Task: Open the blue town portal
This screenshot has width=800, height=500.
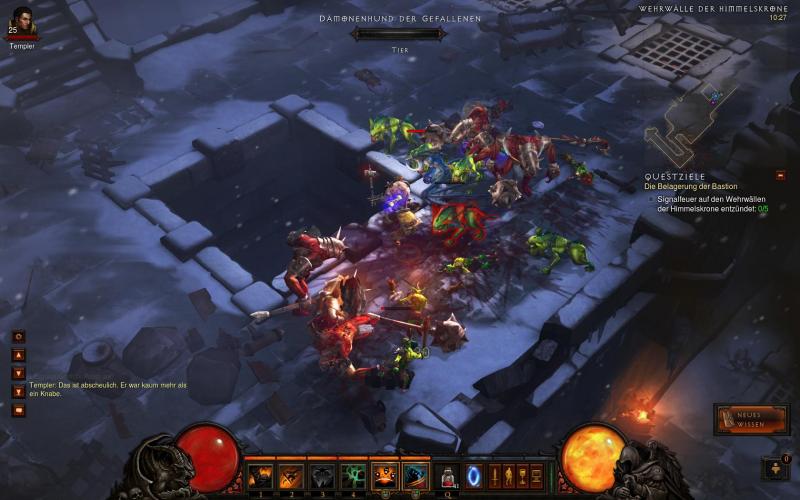Action: click(474, 476)
